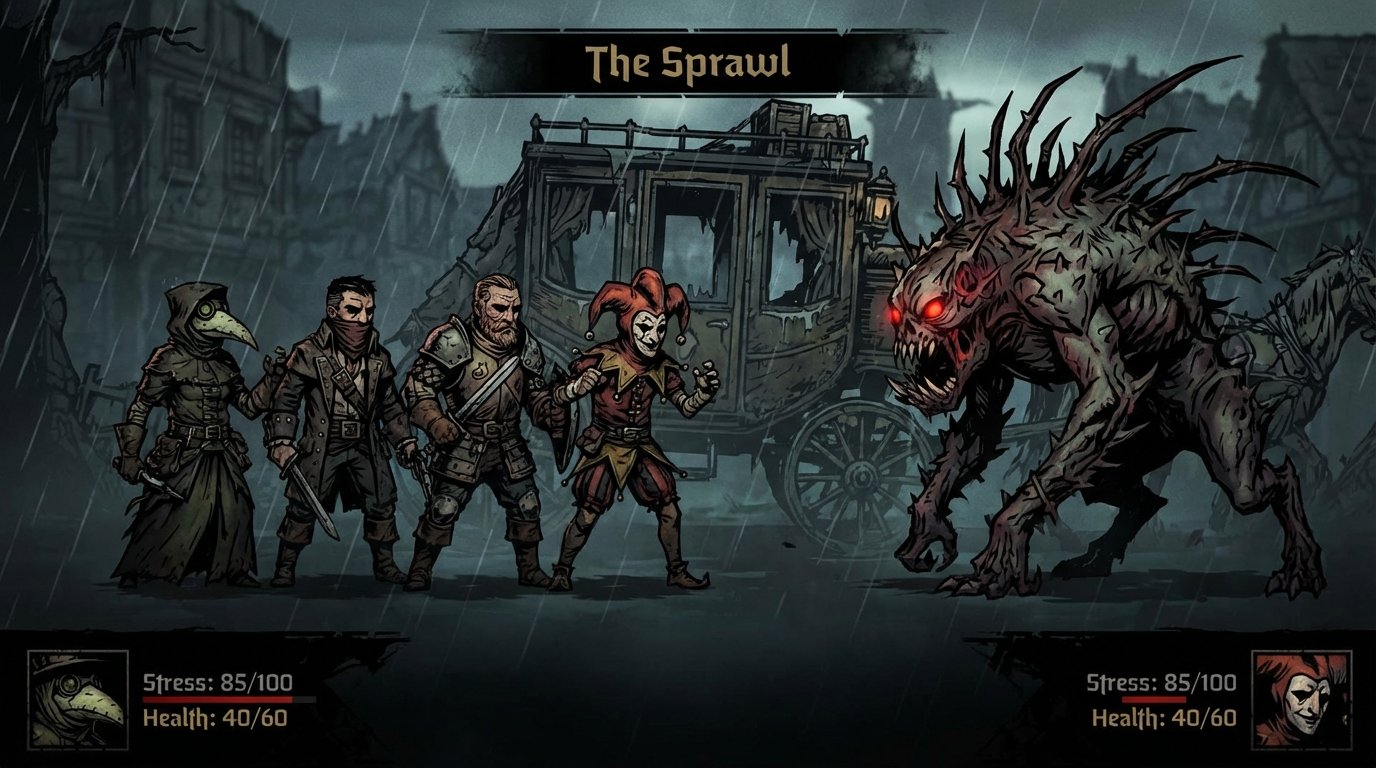Screen dimensions: 1376x768
Task: Click the Man-at-Arms character sprite
Action: 475,420
